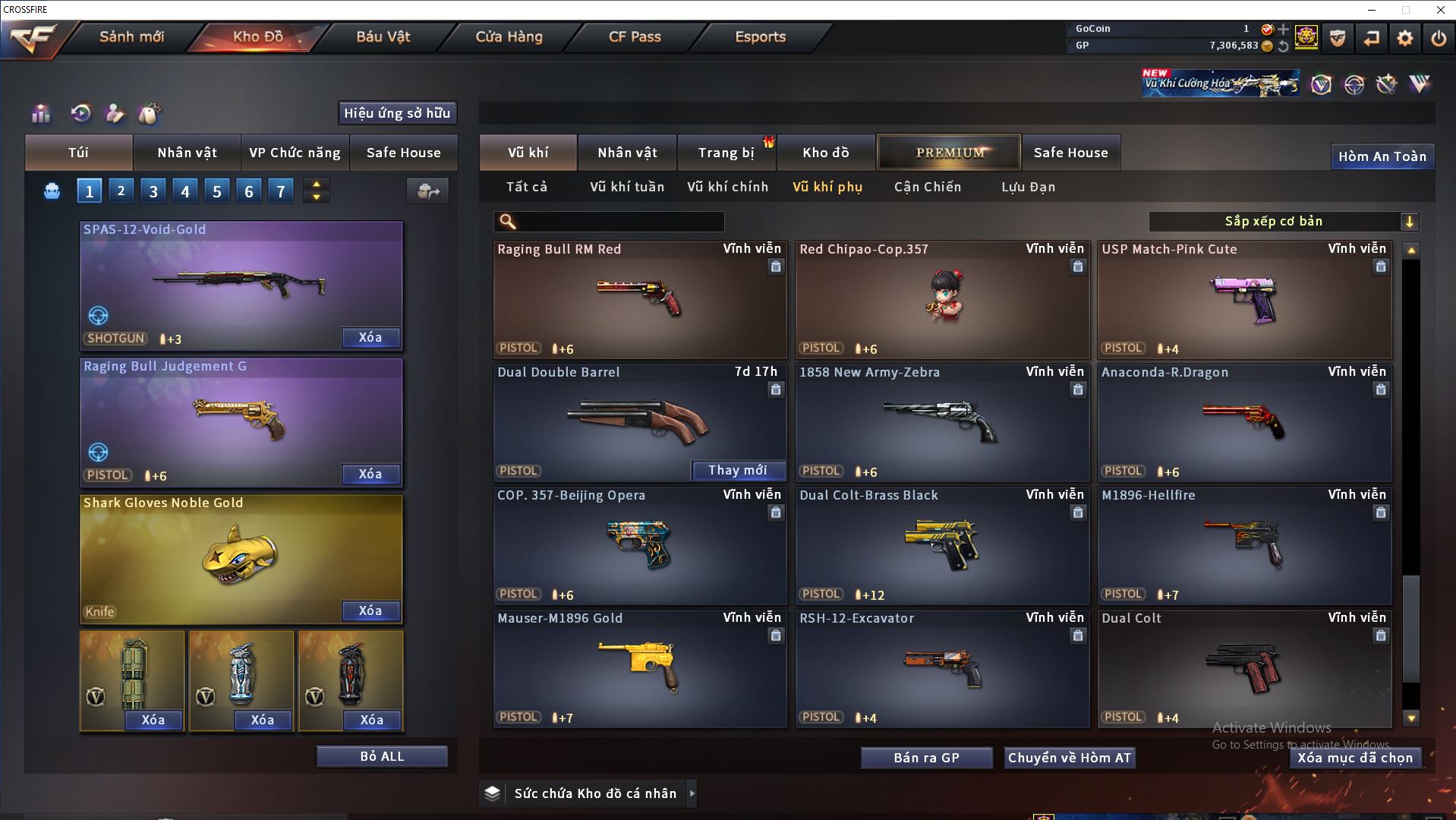This screenshot has height=820, width=1456.
Task: Sell item with Bán ra GP
Action: 926,758
